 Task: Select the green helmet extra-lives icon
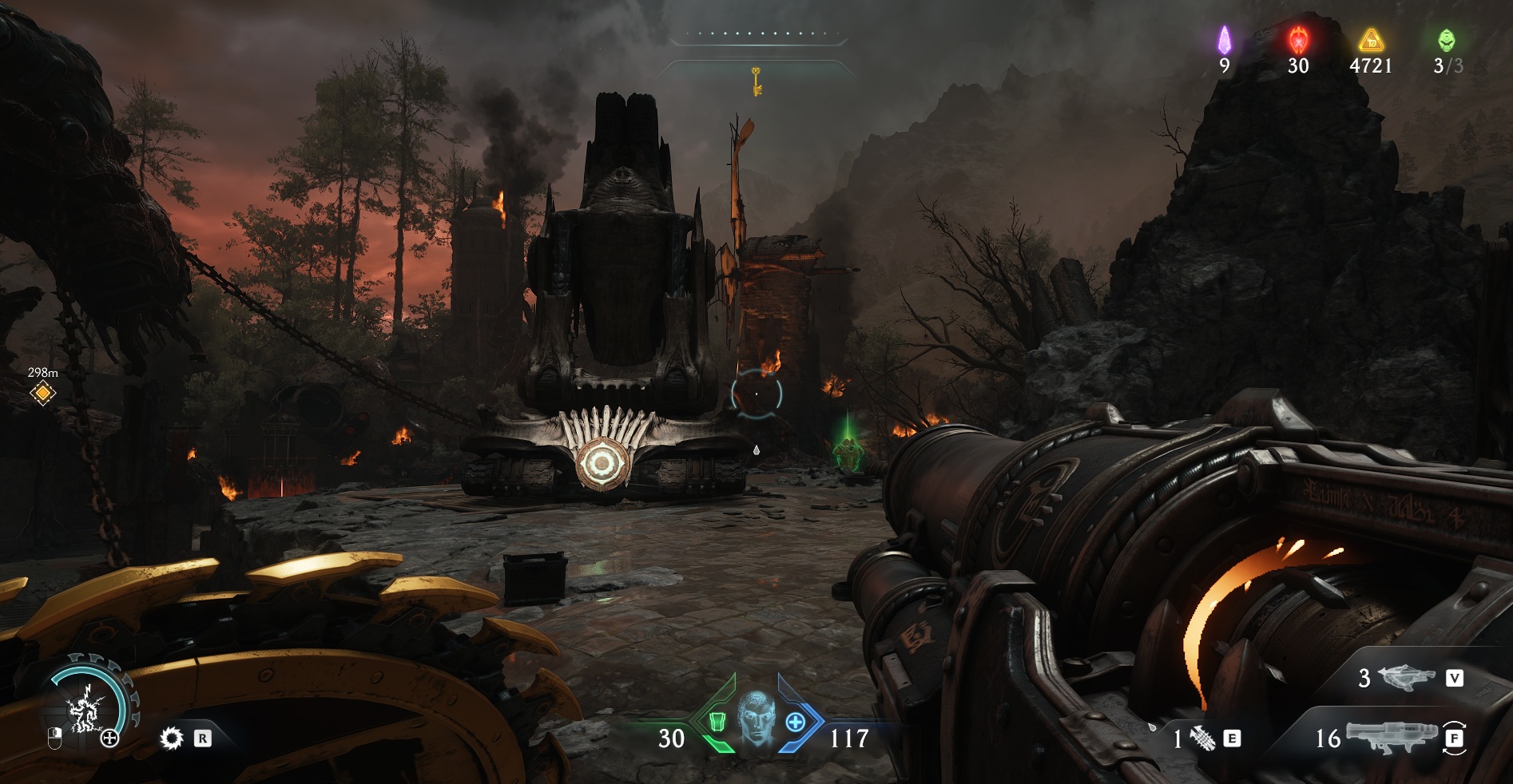click(1447, 39)
